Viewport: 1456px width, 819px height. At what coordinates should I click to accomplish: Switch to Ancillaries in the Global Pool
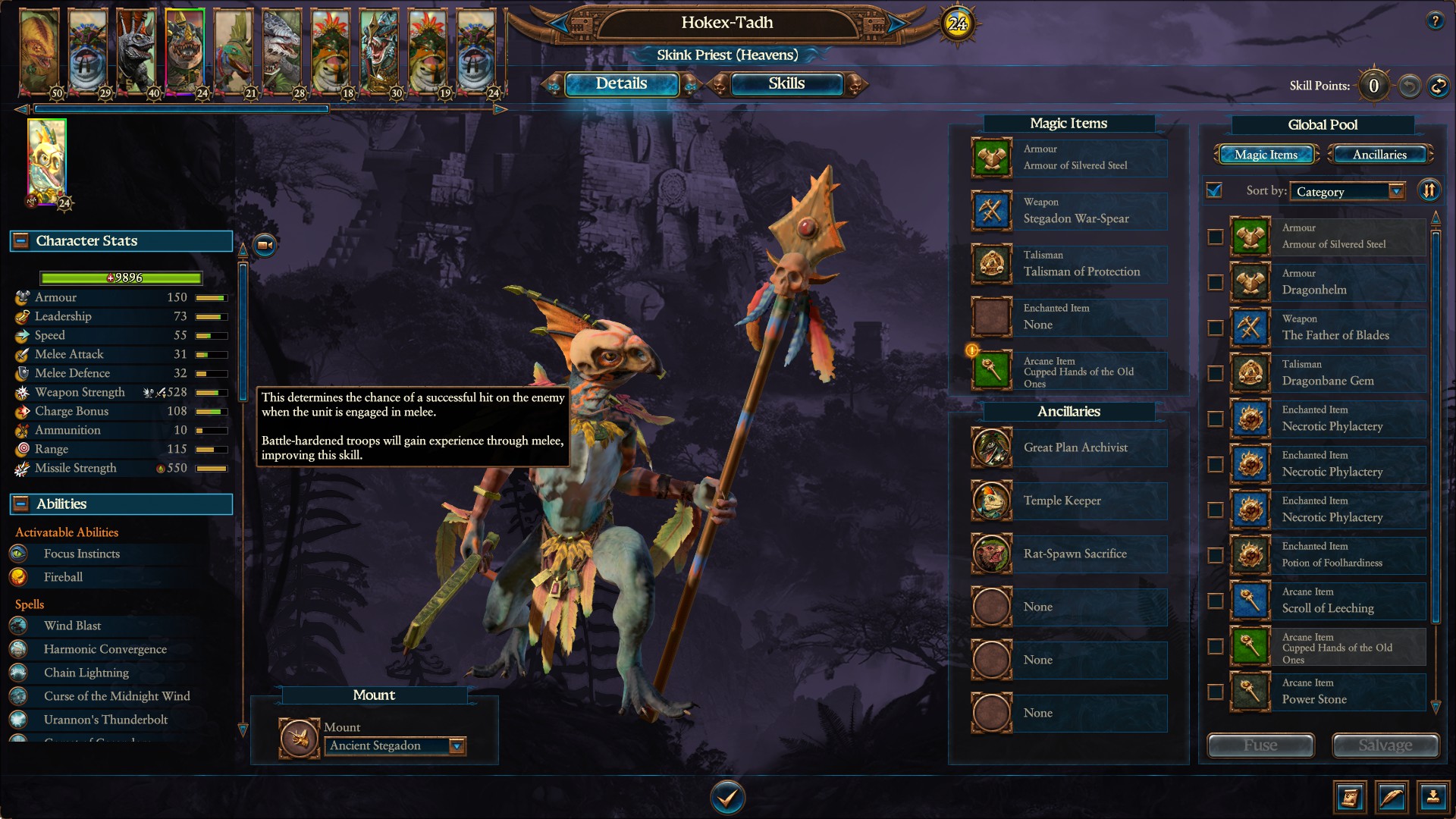tap(1380, 154)
